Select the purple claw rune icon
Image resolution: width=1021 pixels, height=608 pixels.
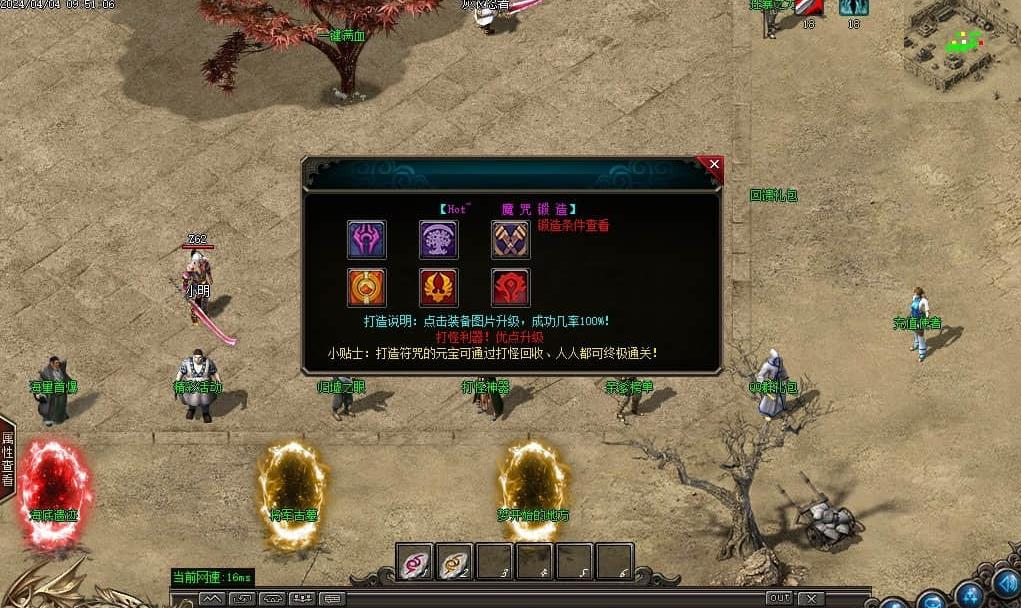point(367,240)
